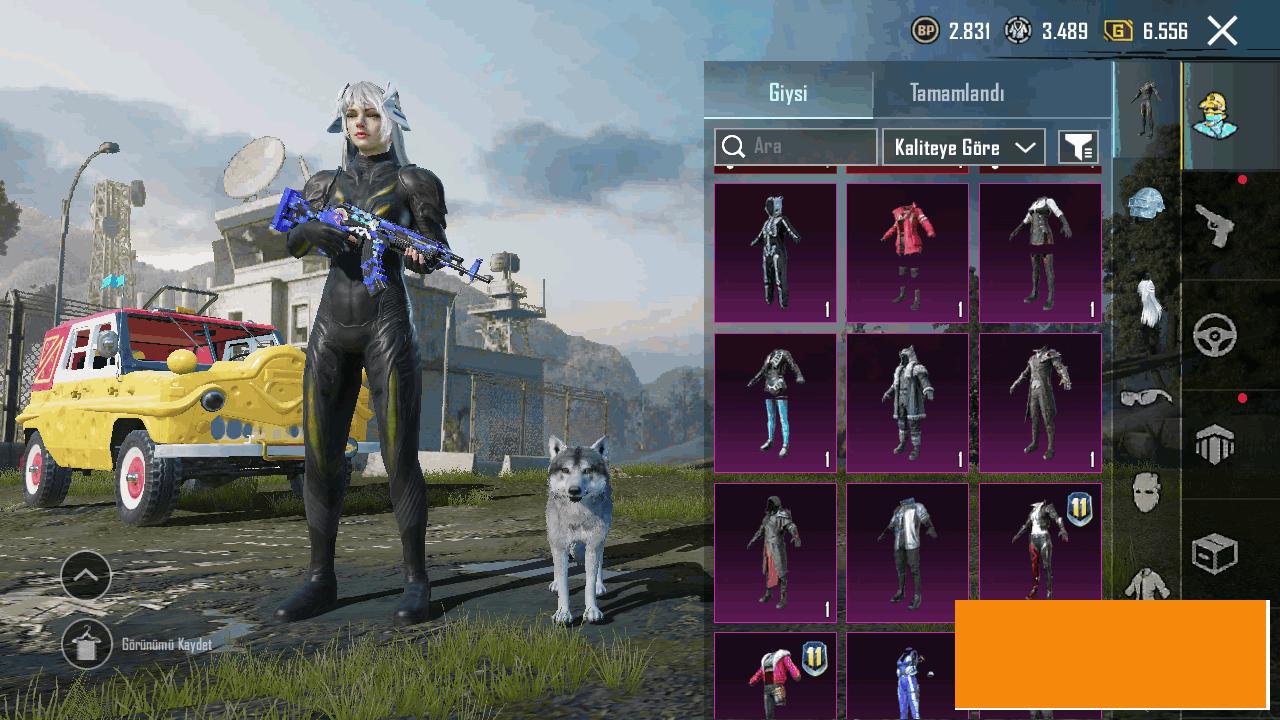Close the inventory with the X button
The height and width of the screenshot is (720, 1280).
(x=1222, y=31)
